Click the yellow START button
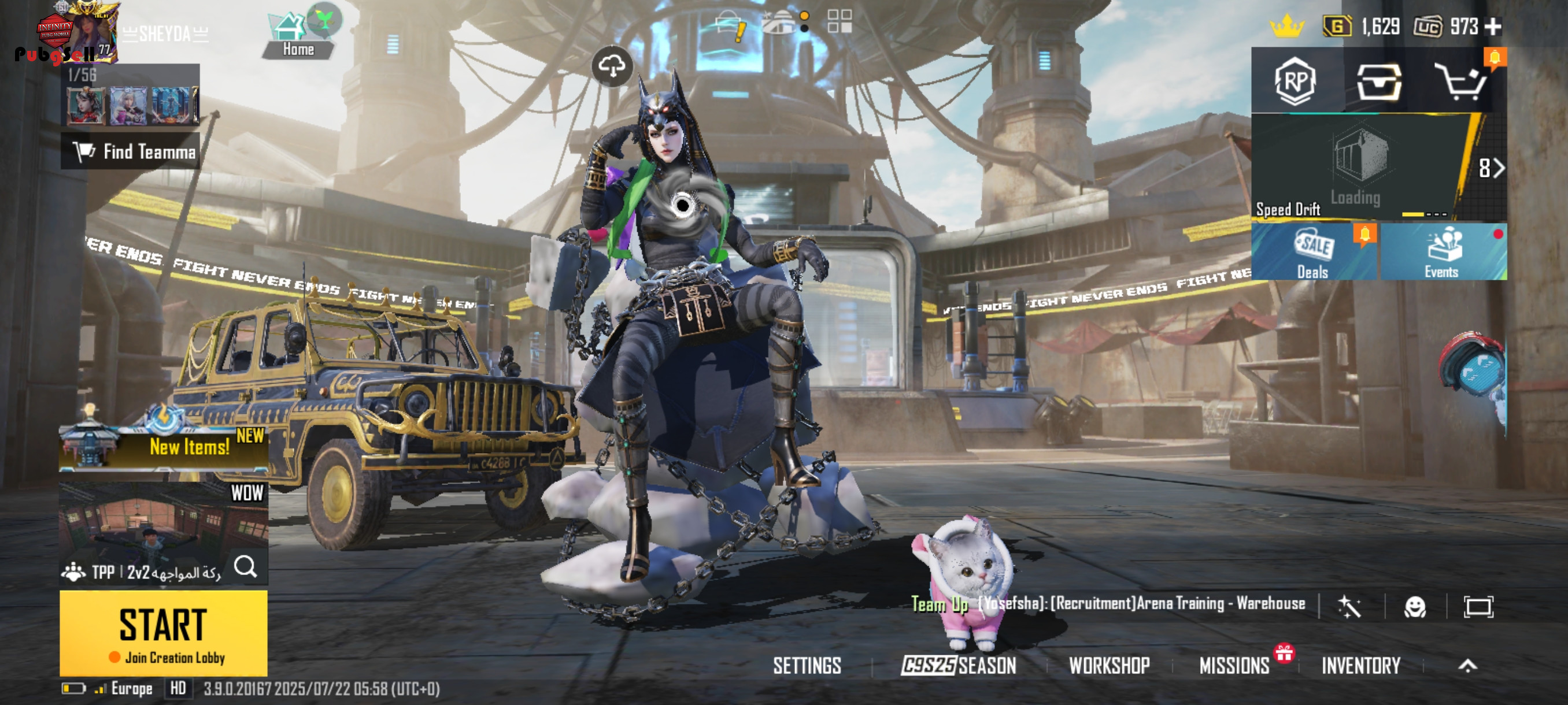This screenshot has height=705, width=1568. [x=163, y=633]
